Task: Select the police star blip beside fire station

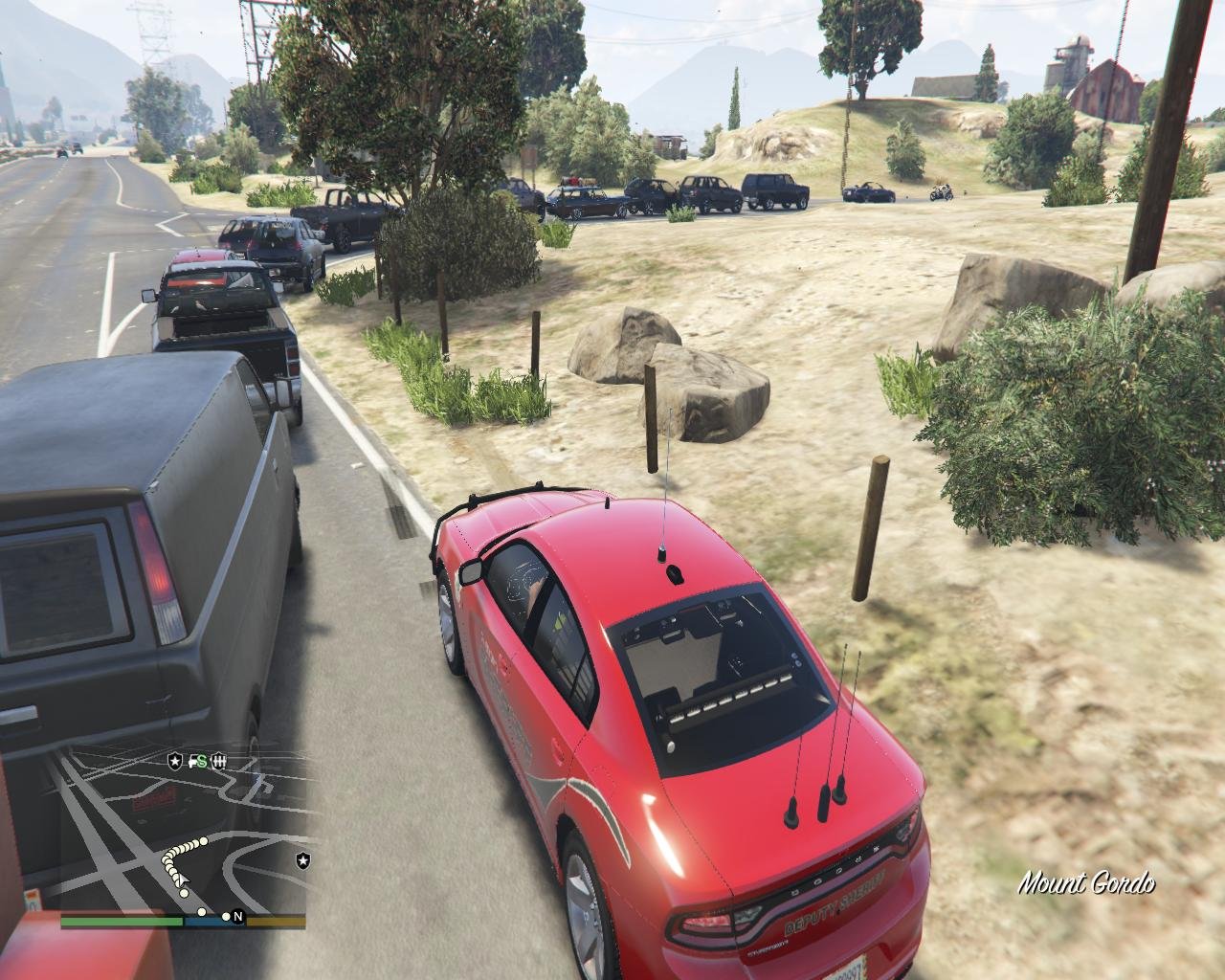Action: tap(175, 761)
